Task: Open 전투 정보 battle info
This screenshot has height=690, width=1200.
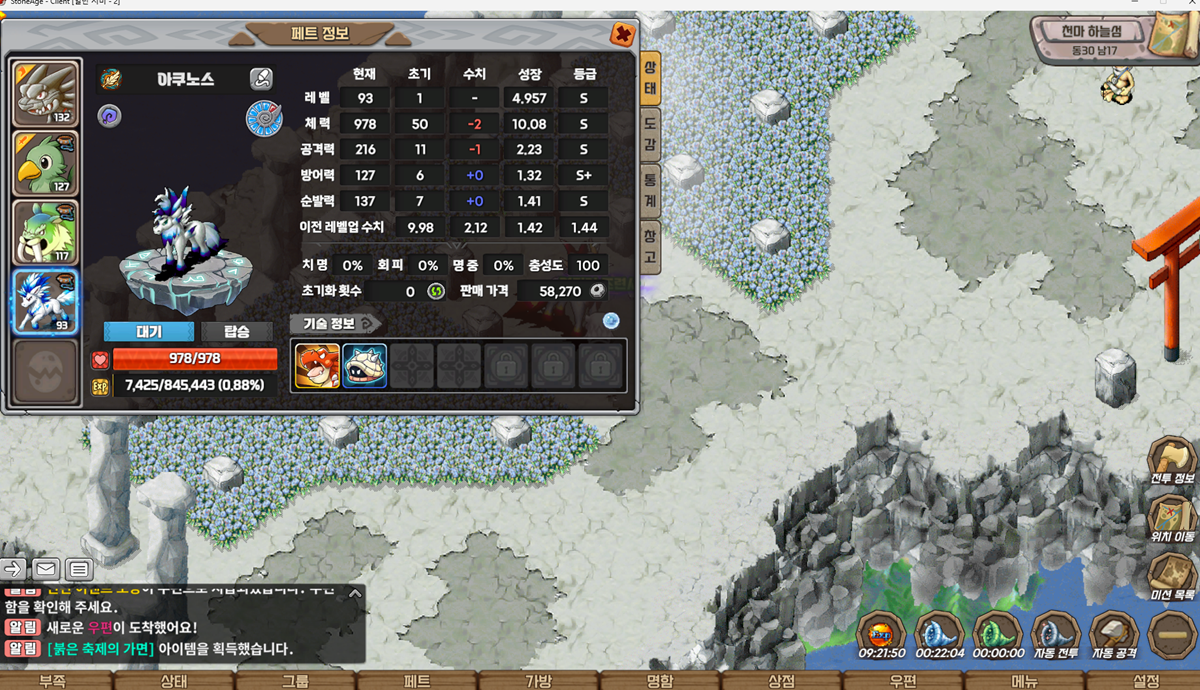Action: click(x=1172, y=463)
